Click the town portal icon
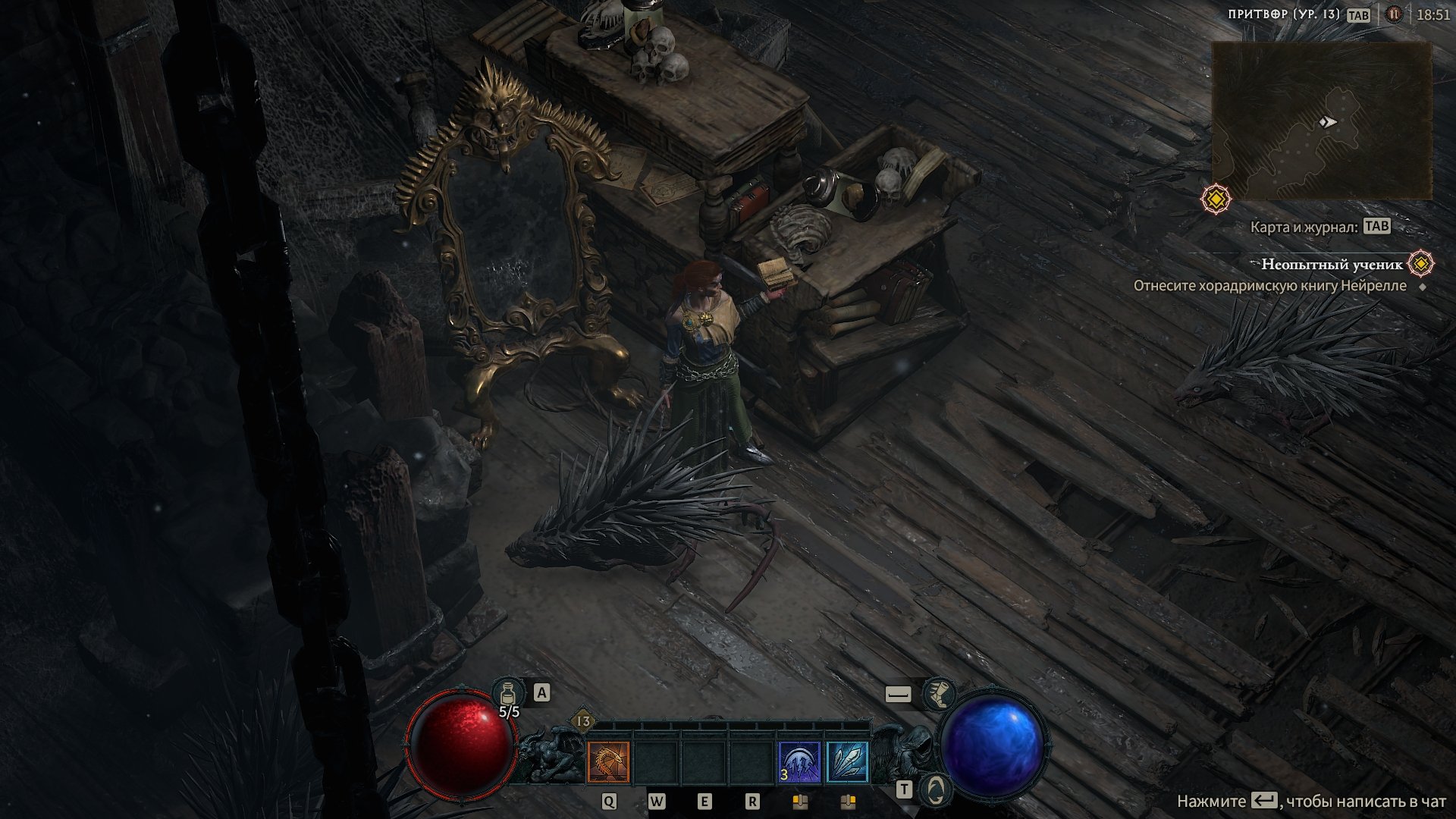 (937, 789)
